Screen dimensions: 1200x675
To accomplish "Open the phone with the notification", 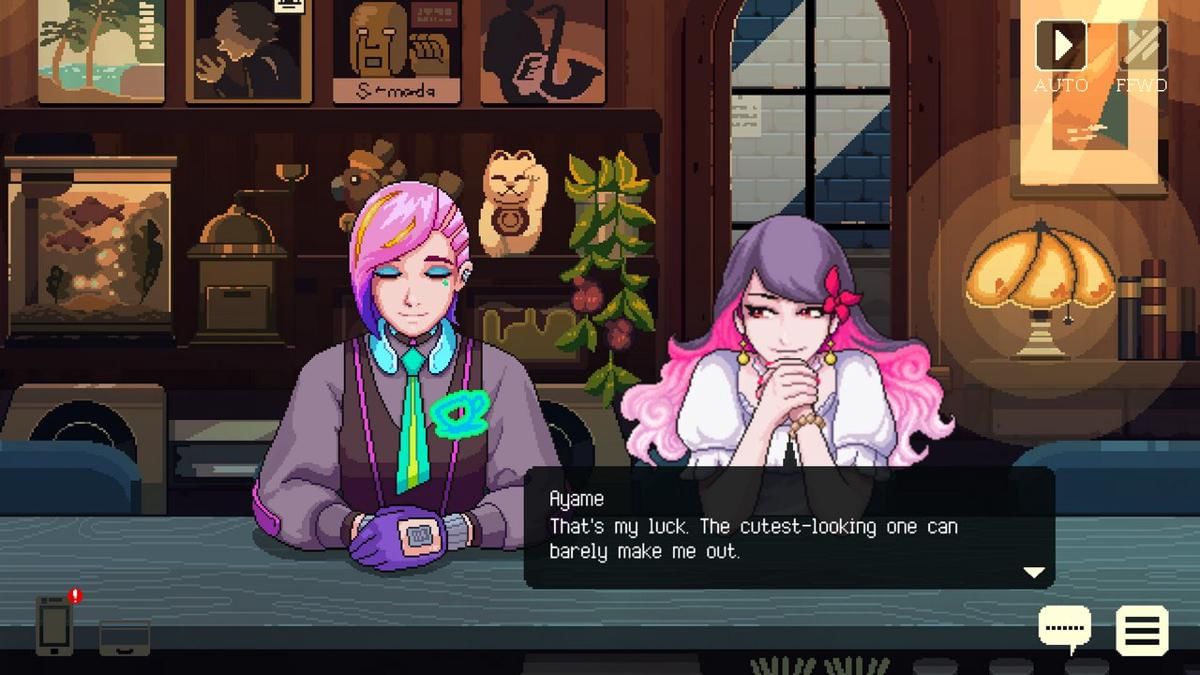I will 55,625.
